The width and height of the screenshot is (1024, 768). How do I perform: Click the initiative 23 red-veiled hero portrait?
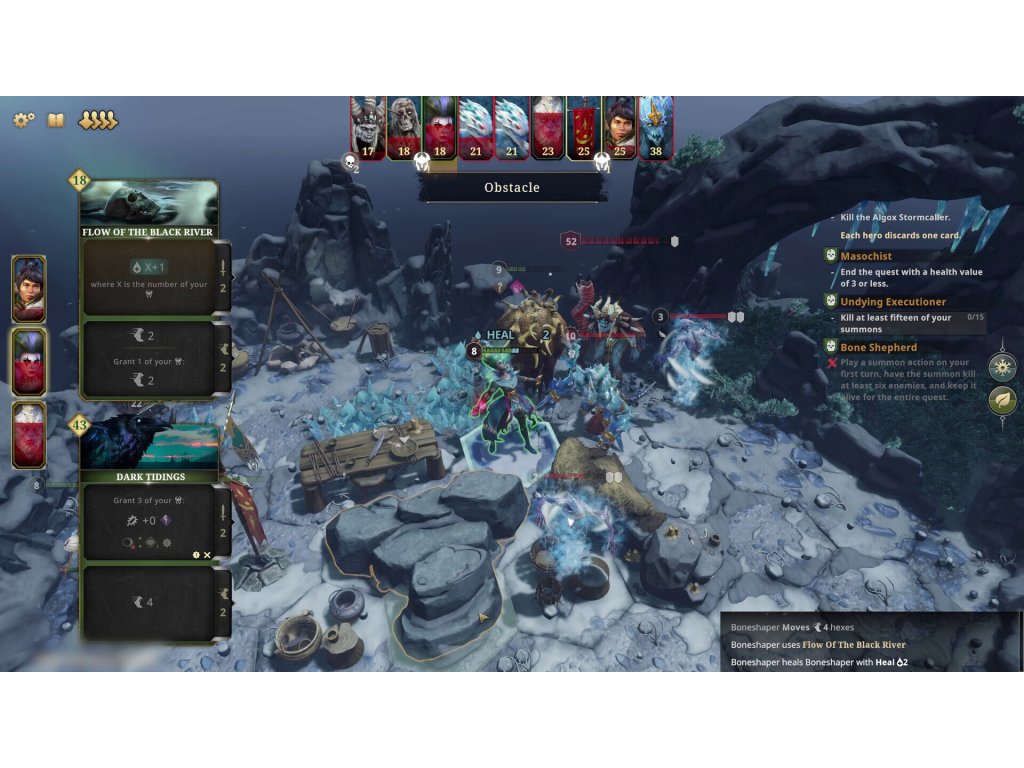547,127
